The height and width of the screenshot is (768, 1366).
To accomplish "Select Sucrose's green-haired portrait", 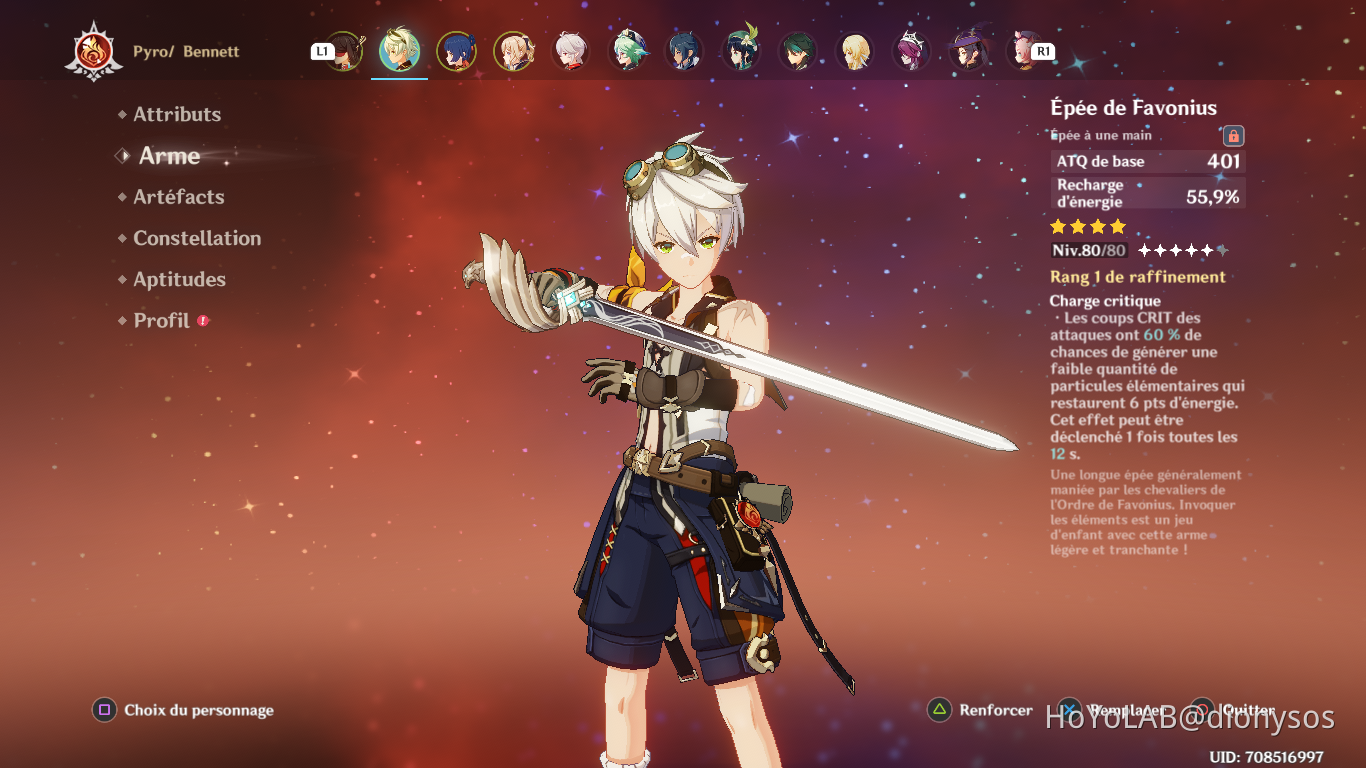I will pos(628,51).
